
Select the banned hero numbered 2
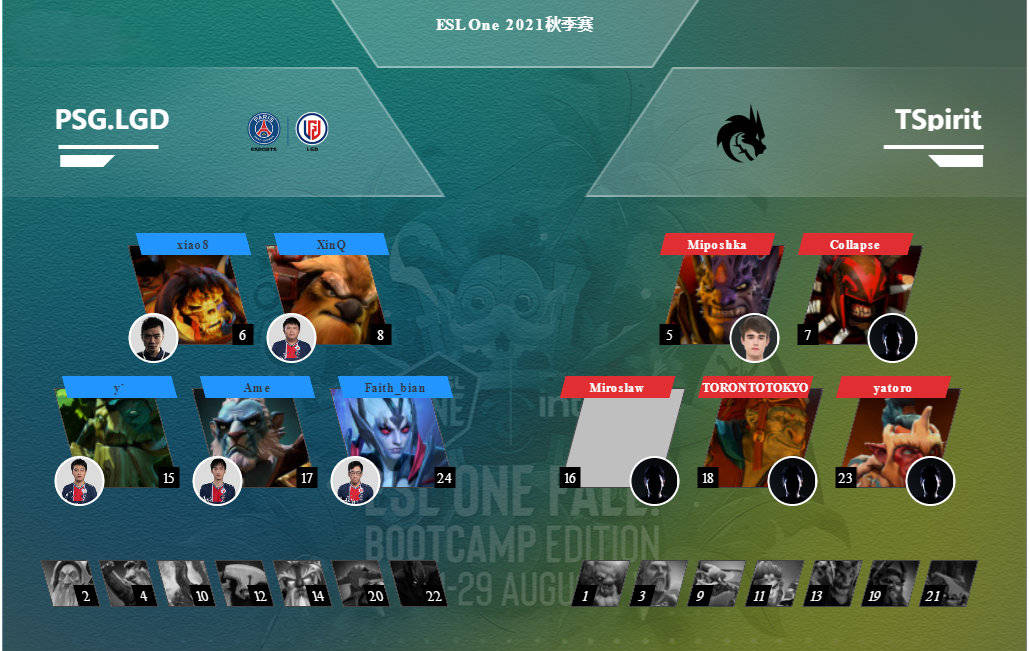[x=70, y=583]
